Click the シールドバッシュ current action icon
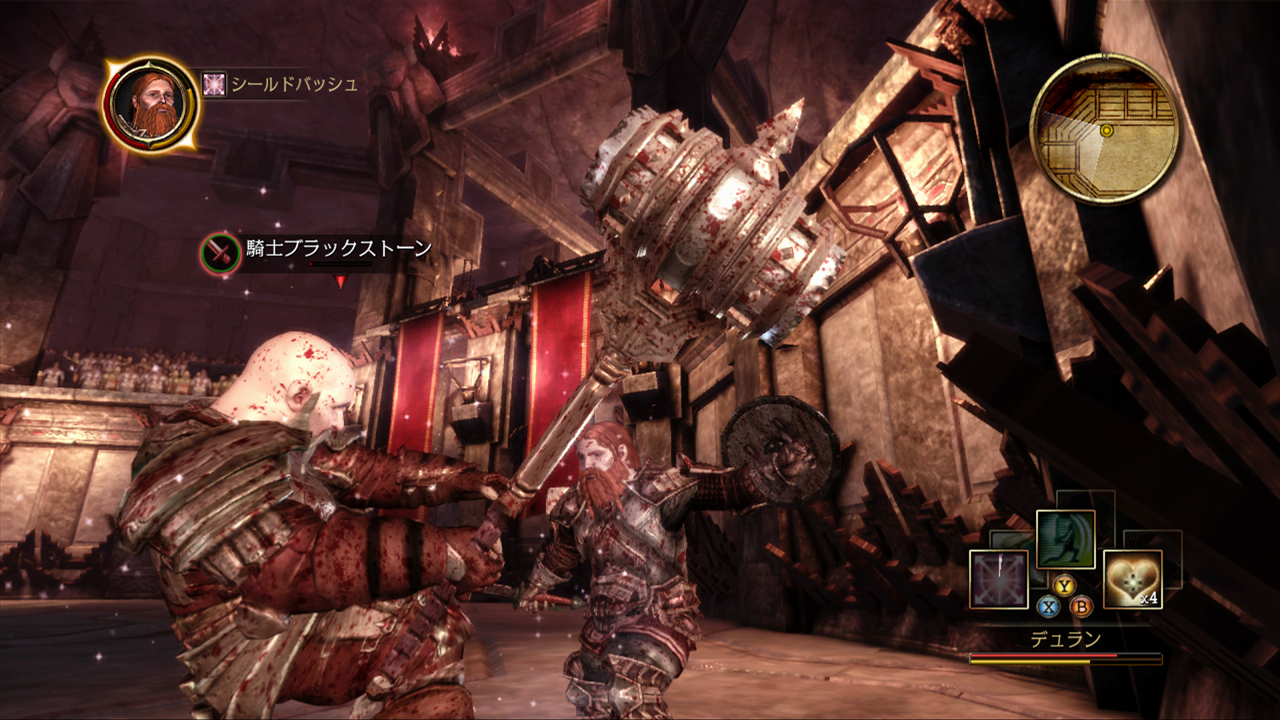Screen dimensions: 1280x720 pyautogui.click(x=214, y=84)
